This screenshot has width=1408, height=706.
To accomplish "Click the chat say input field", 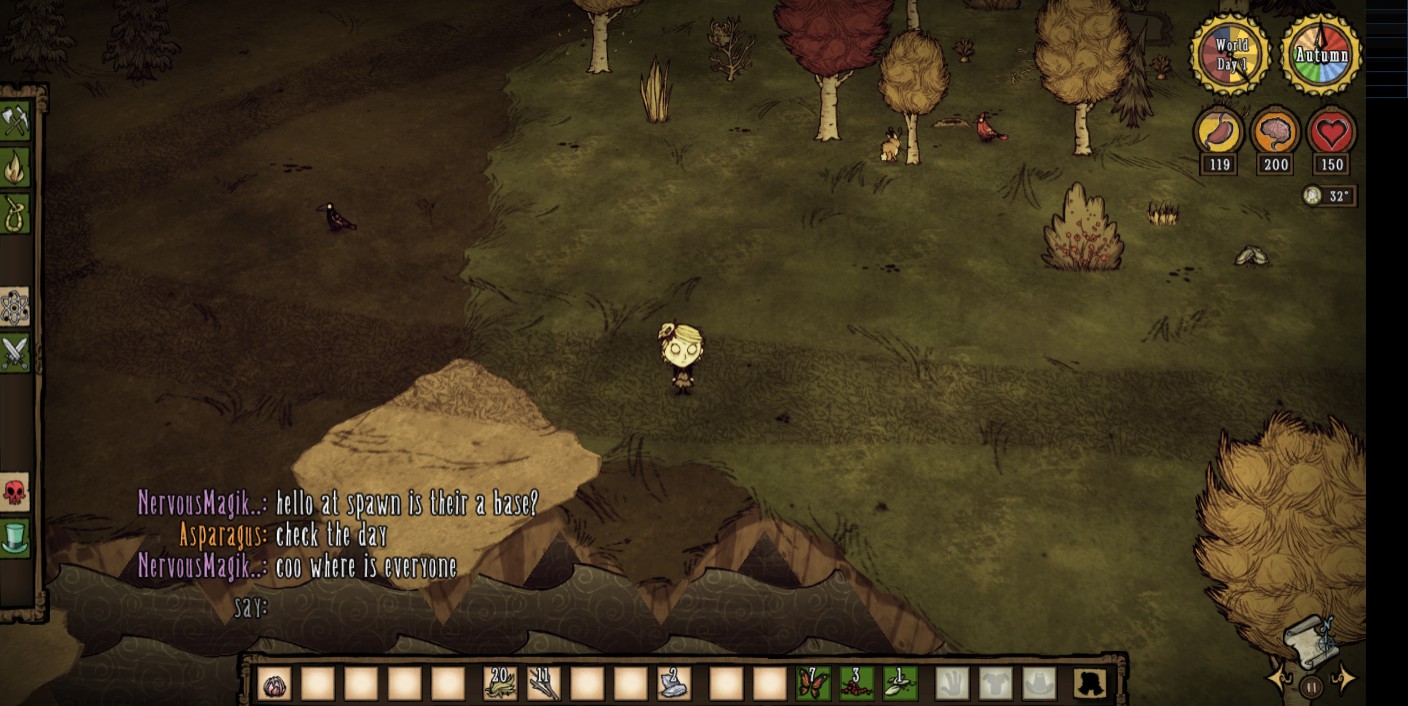I will click(x=400, y=607).
